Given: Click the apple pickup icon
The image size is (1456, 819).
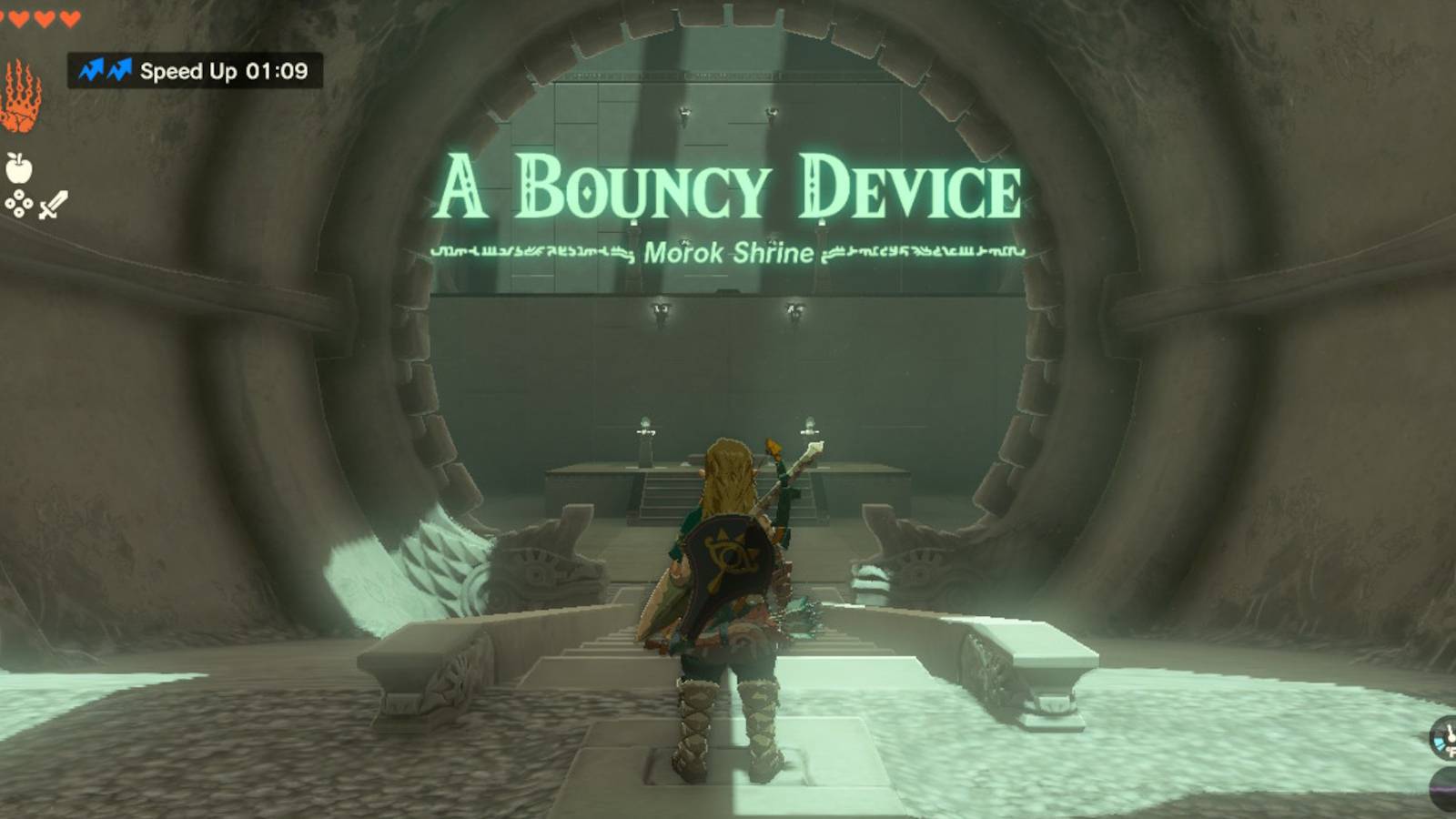Looking at the screenshot, I should pos(20,169).
